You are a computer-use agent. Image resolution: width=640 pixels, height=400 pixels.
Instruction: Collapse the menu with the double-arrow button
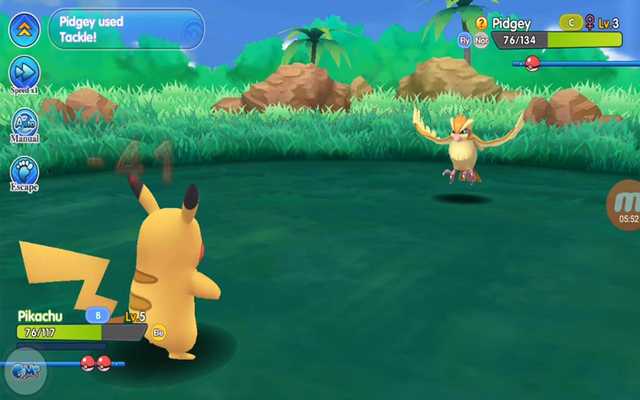pyautogui.click(x=24, y=28)
